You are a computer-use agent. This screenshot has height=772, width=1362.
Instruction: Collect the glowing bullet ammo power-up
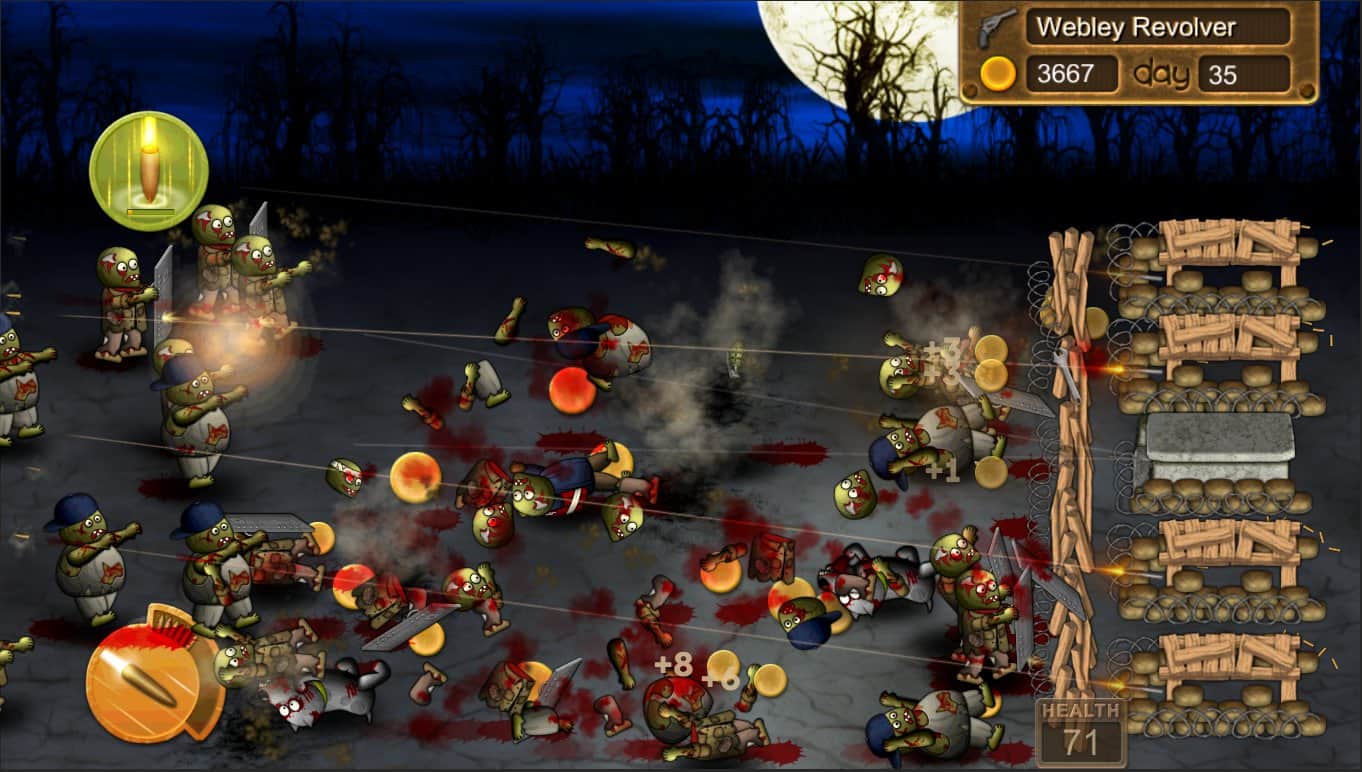point(148,168)
